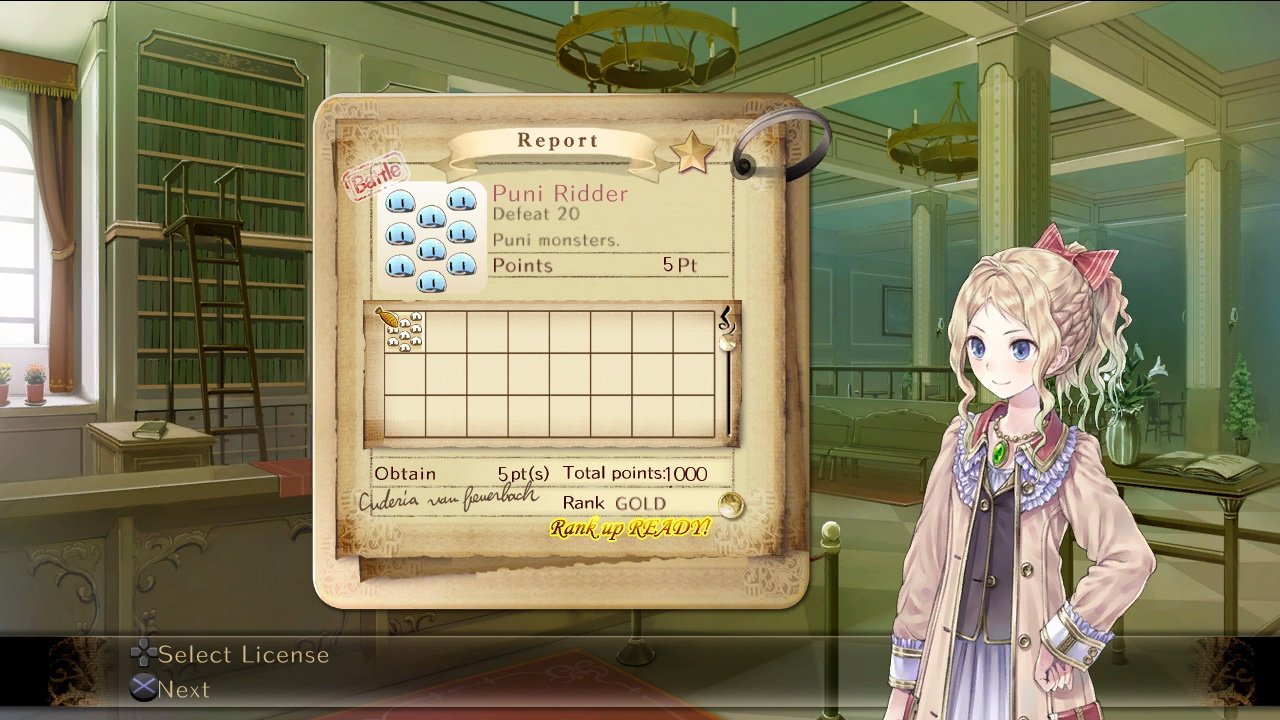
Task: Expand the Report banner title
Action: pyautogui.click(x=559, y=140)
